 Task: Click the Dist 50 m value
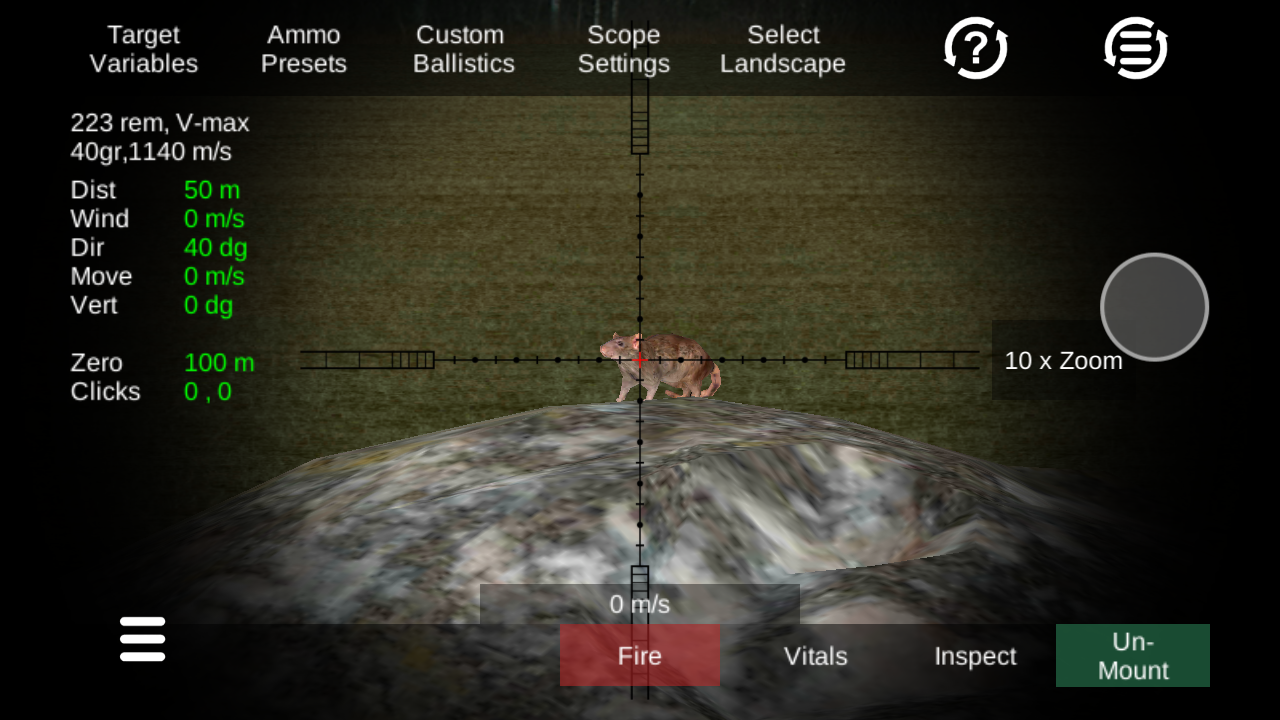213,190
